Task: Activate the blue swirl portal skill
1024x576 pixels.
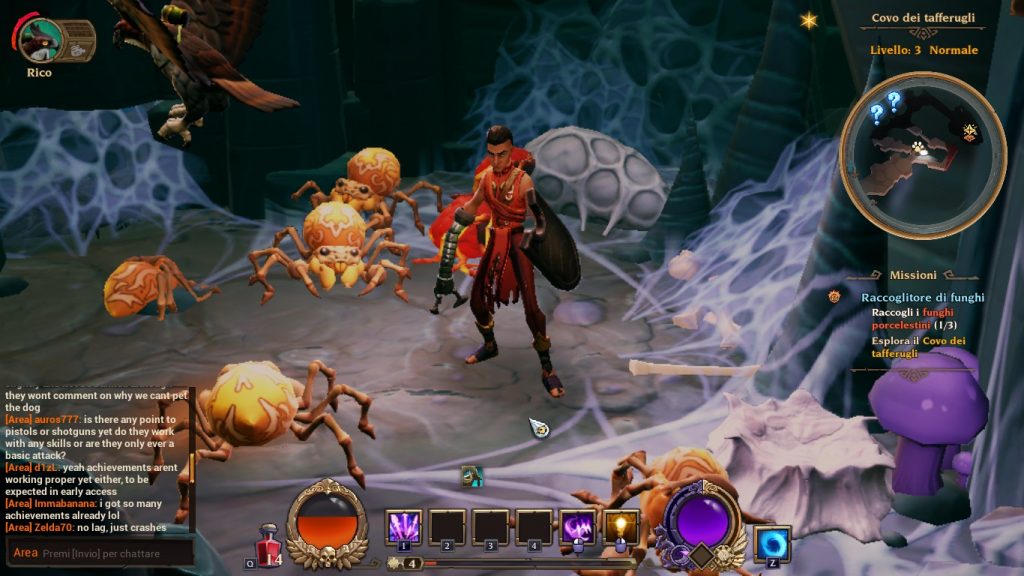Action: pyautogui.click(x=772, y=544)
